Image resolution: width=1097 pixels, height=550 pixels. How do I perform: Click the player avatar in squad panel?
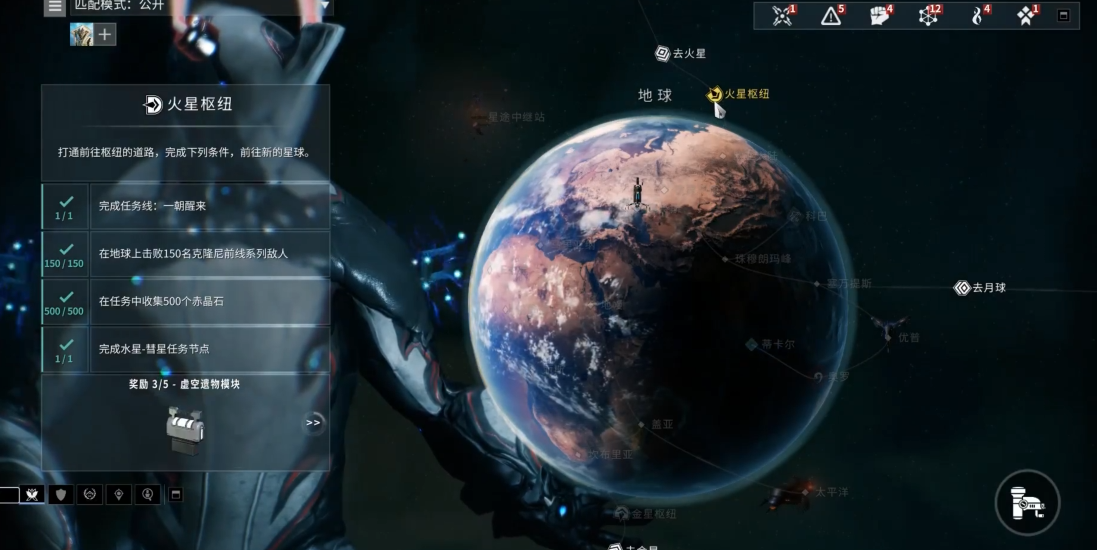81,35
